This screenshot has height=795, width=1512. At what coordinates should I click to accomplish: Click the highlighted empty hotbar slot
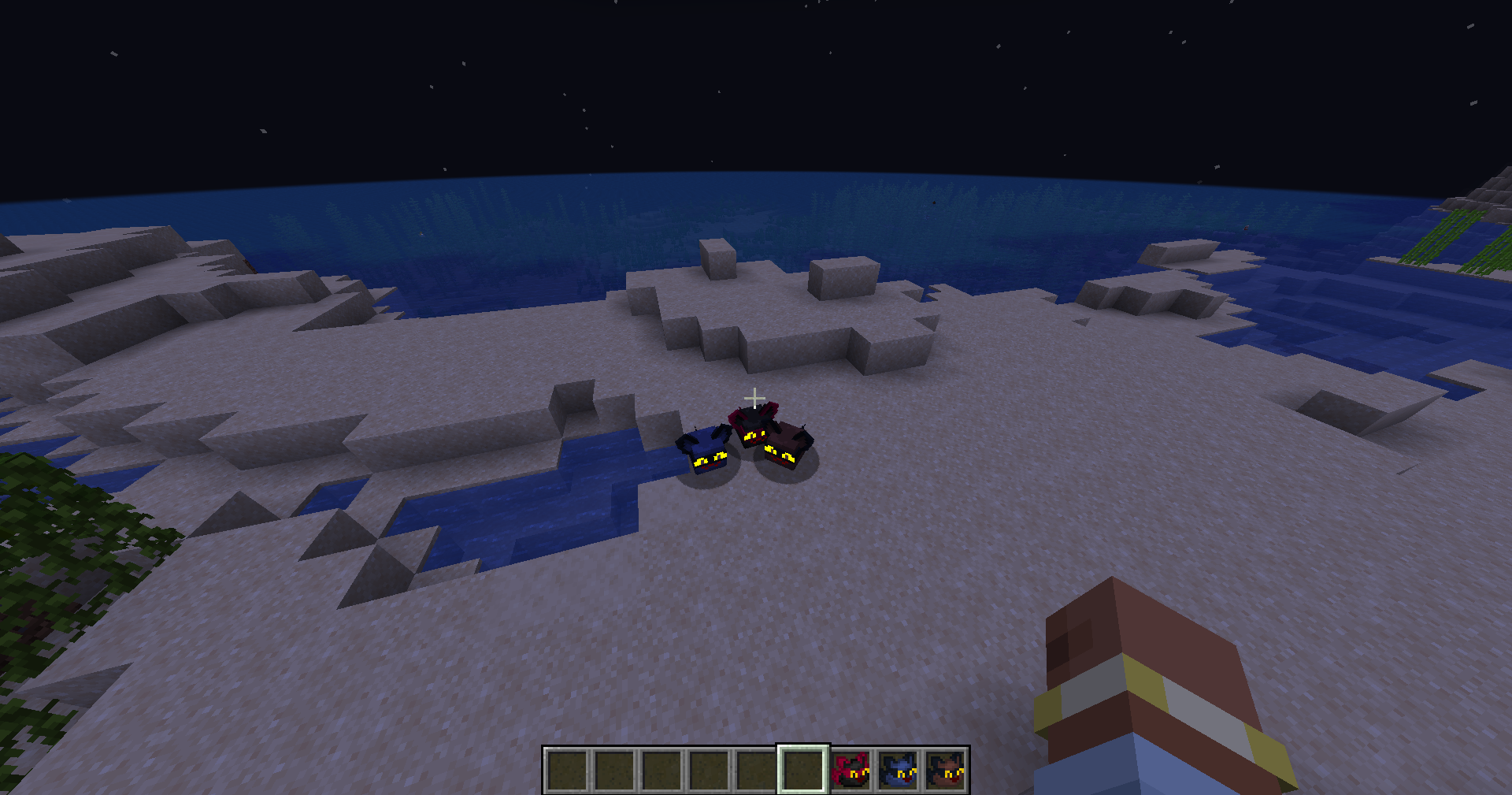coord(802,770)
